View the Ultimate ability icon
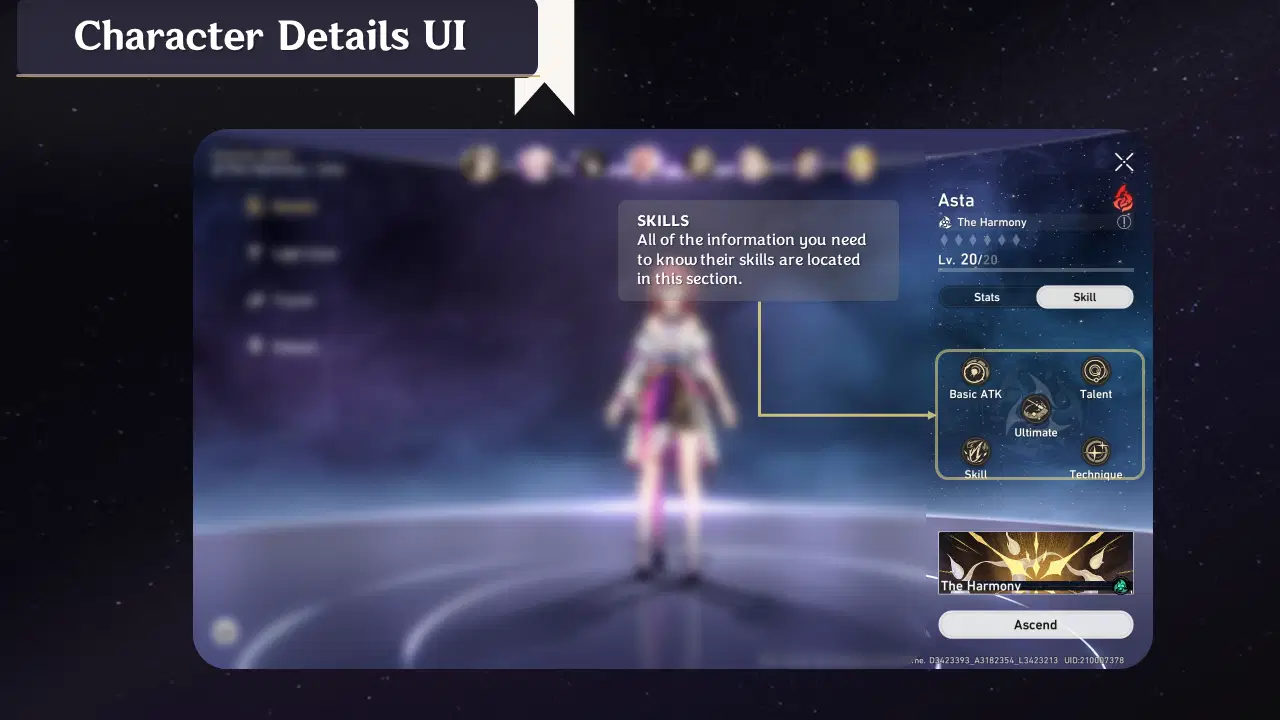Screen dimensions: 1280x720 (1035, 410)
